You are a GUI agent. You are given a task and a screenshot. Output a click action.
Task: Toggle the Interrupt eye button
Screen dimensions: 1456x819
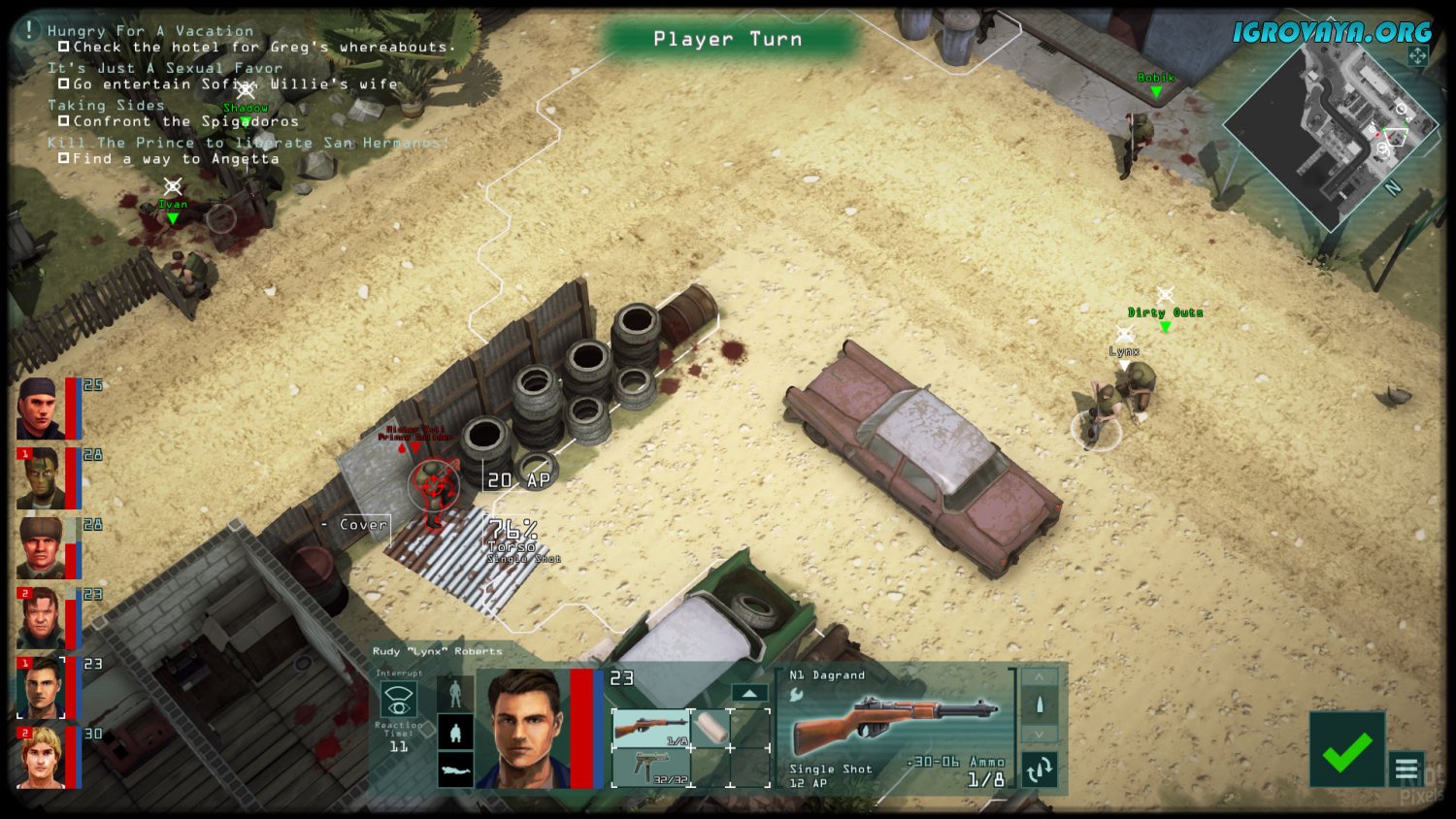398,699
